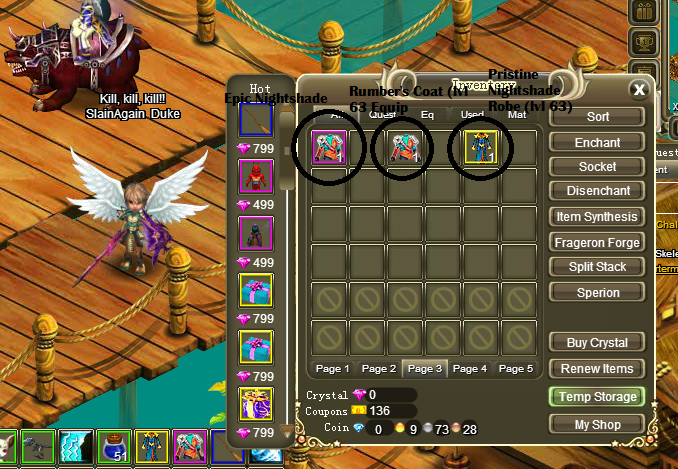Select the Disenchant option
678x469 pixels.
coord(597,192)
